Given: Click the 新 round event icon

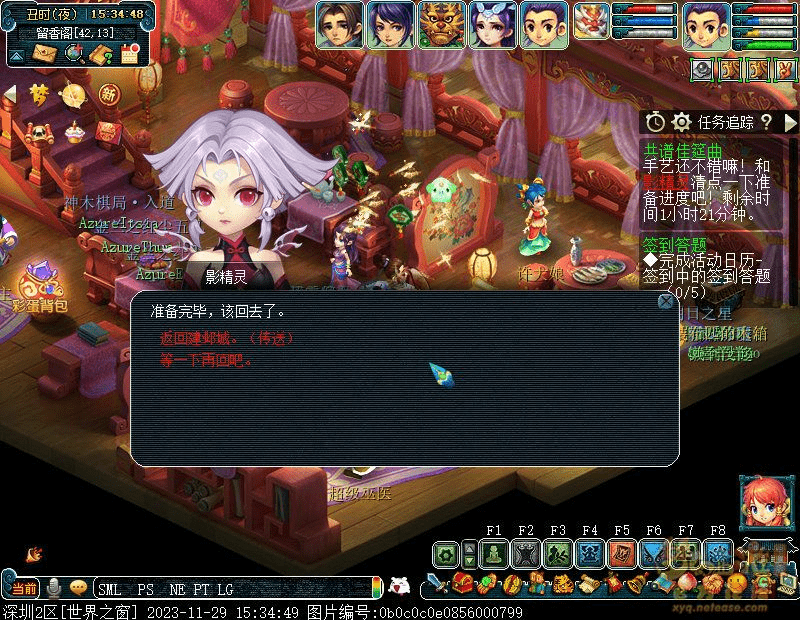Looking at the screenshot, I should (x=109, y=94).
